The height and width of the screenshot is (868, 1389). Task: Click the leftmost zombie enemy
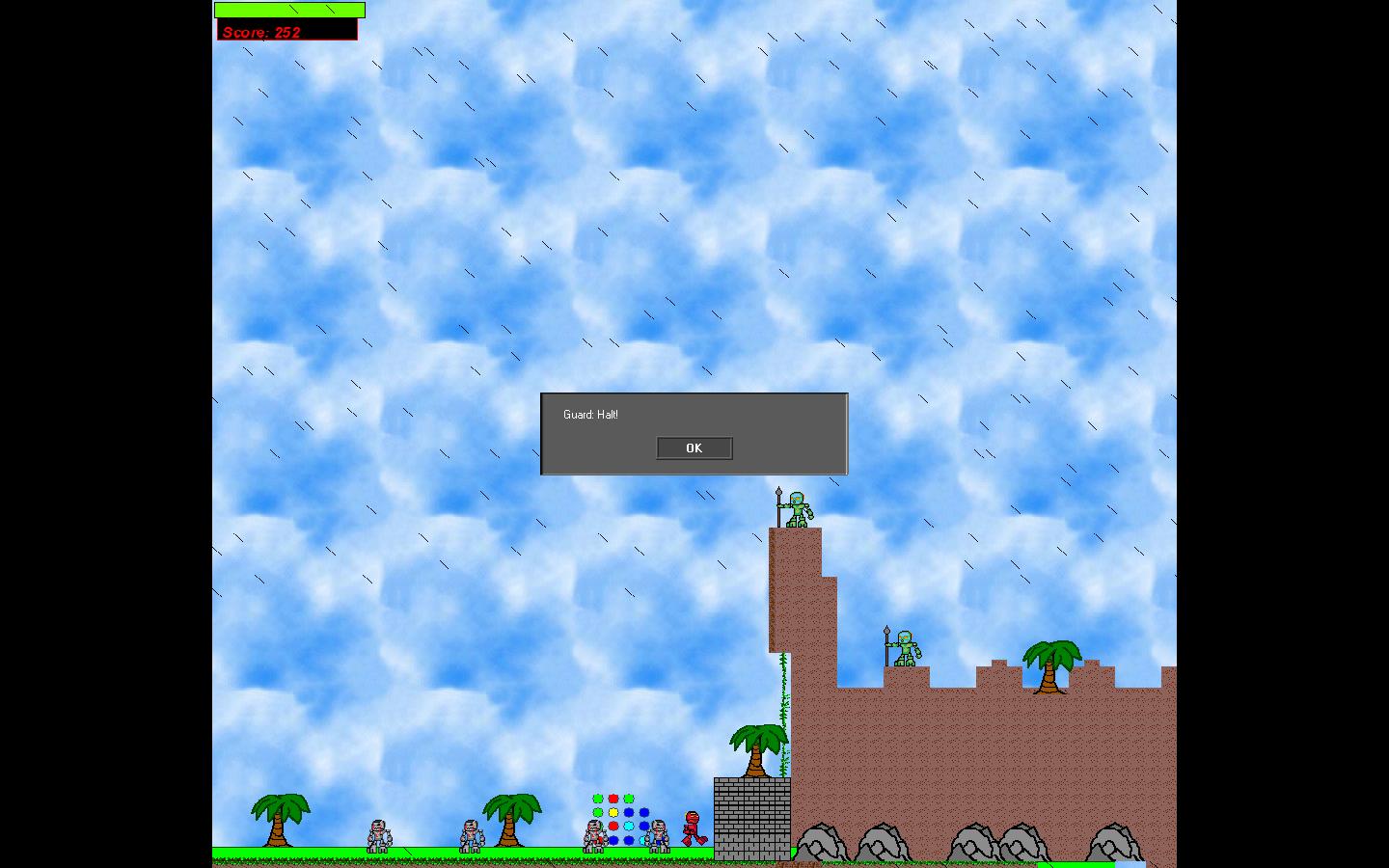(x=378, y=835)
